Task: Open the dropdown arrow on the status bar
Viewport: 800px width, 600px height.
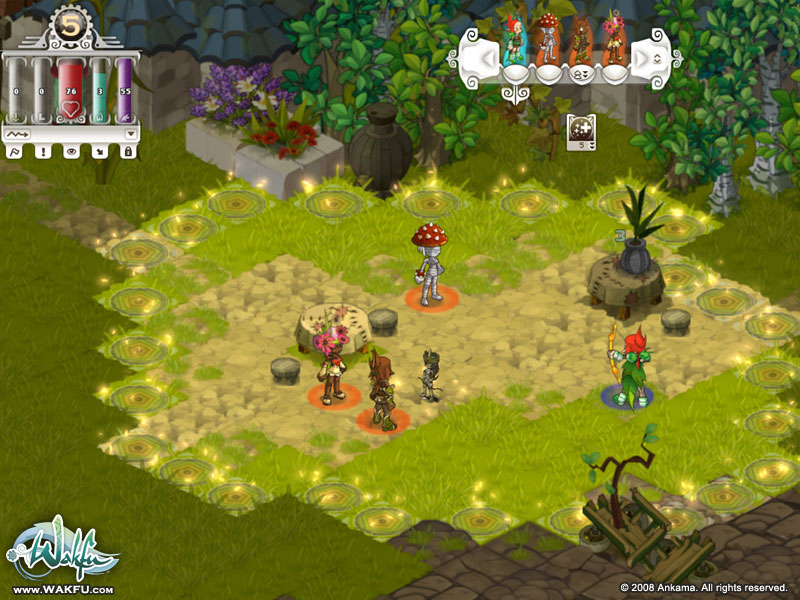Action: pyautogui.click(x=130, y=133)
